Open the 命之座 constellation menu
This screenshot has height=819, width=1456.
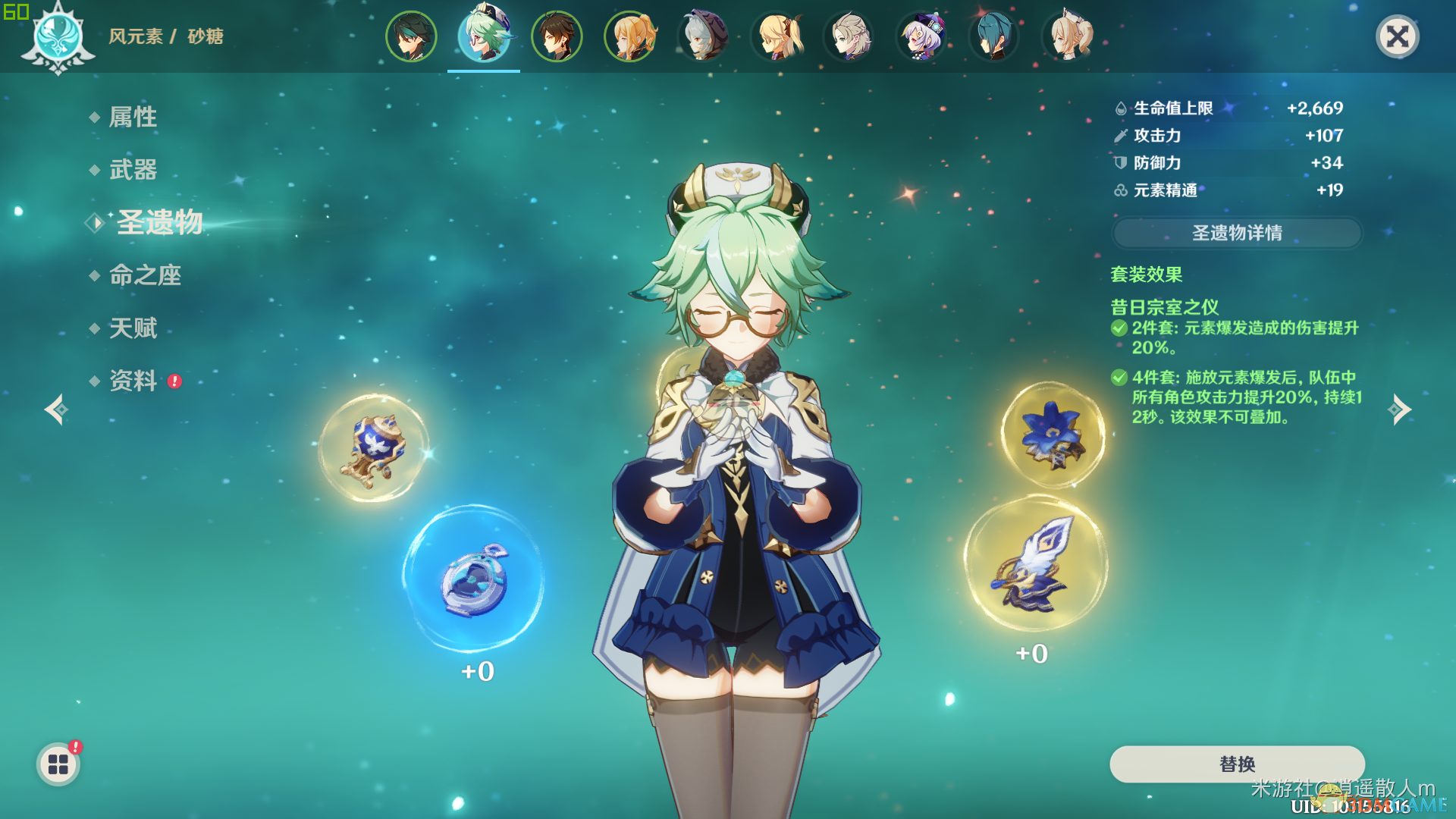click(x=145, y=275)
